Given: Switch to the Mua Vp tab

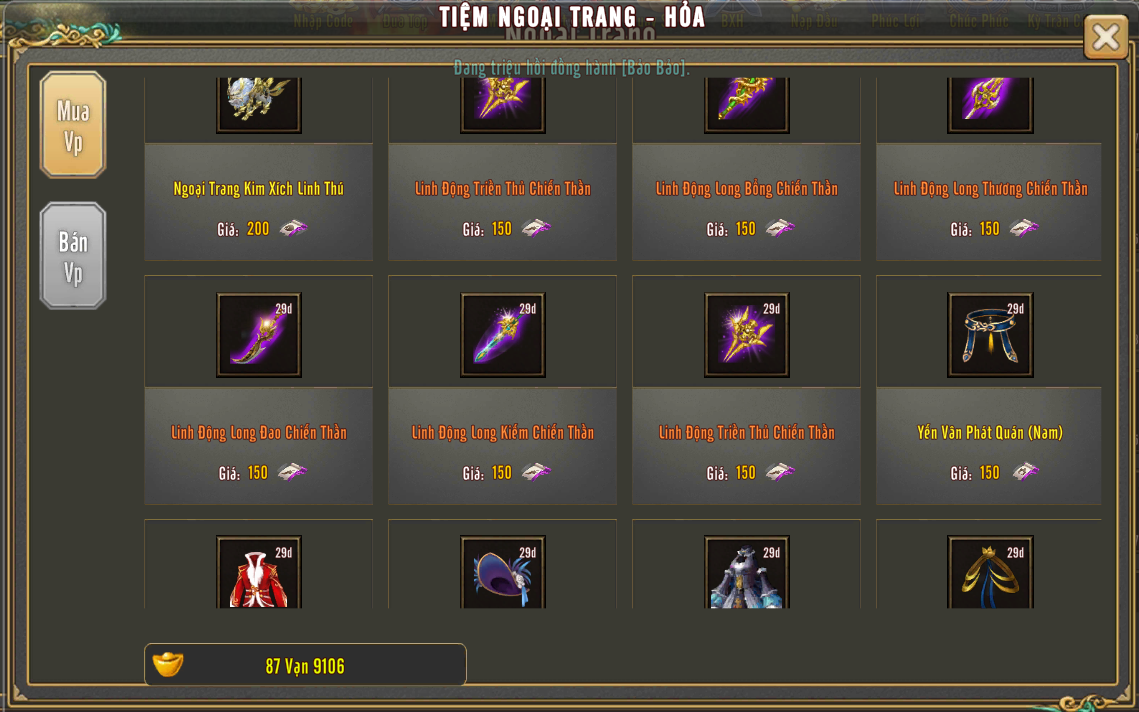Looking at the screenshot, I should coord(73,125).
